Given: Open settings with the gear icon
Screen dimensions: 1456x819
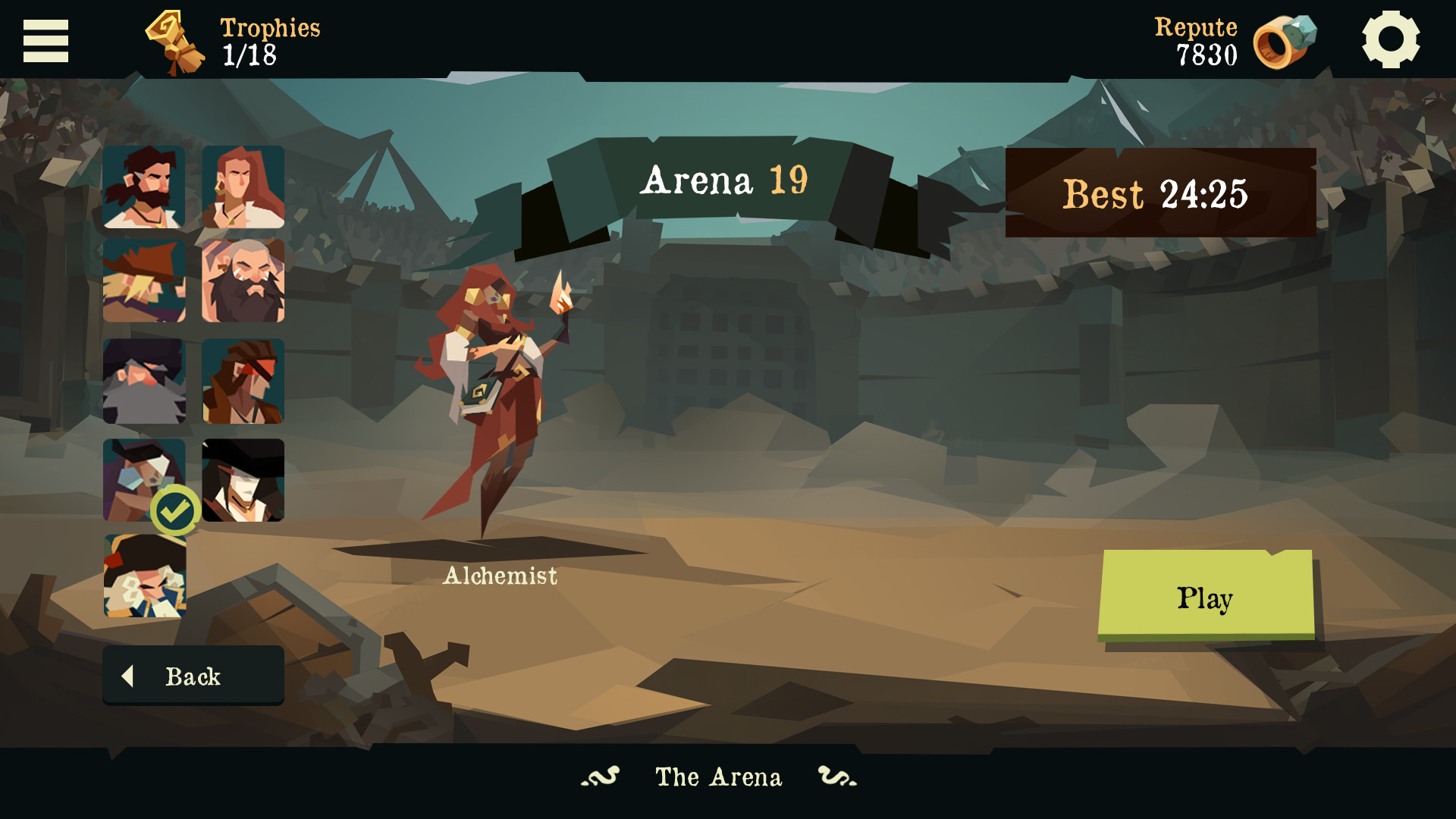Looking at the screenshot, I should coord(1390,39).
